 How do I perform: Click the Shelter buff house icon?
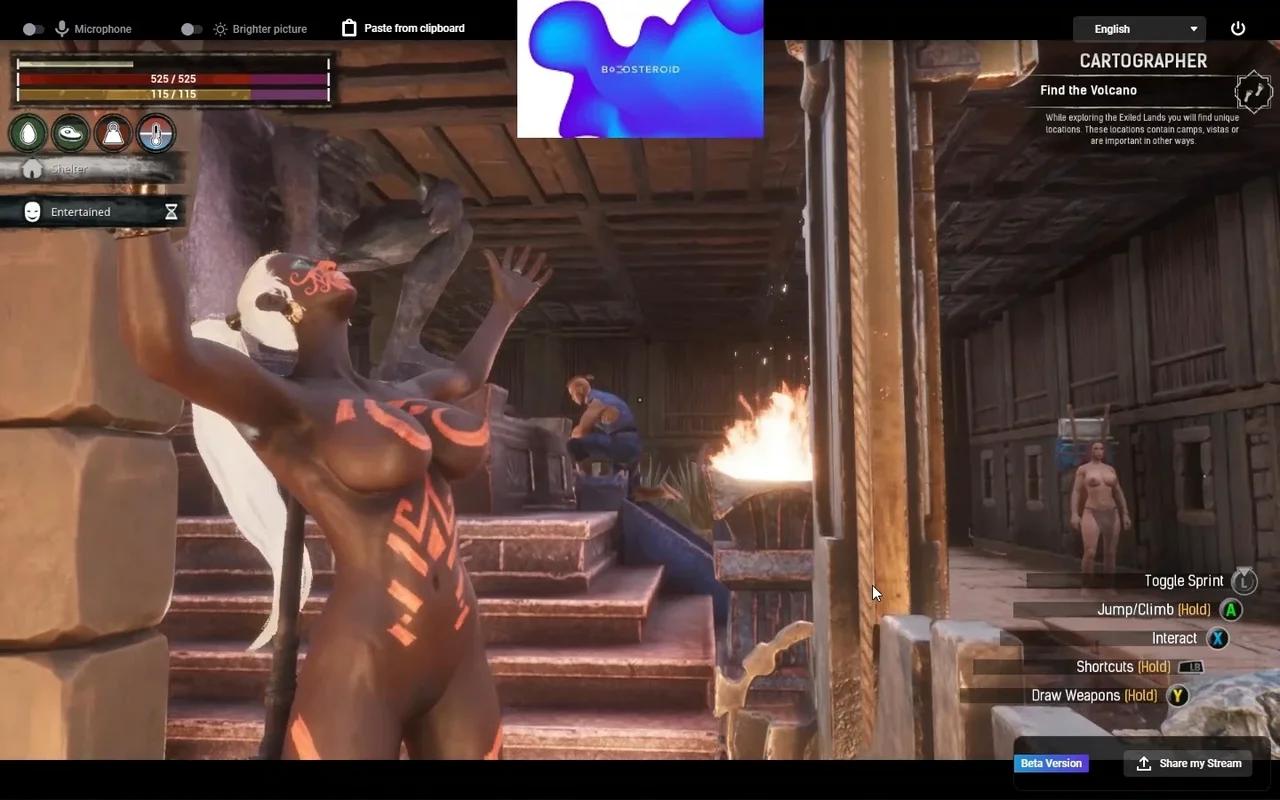[31, 168]
